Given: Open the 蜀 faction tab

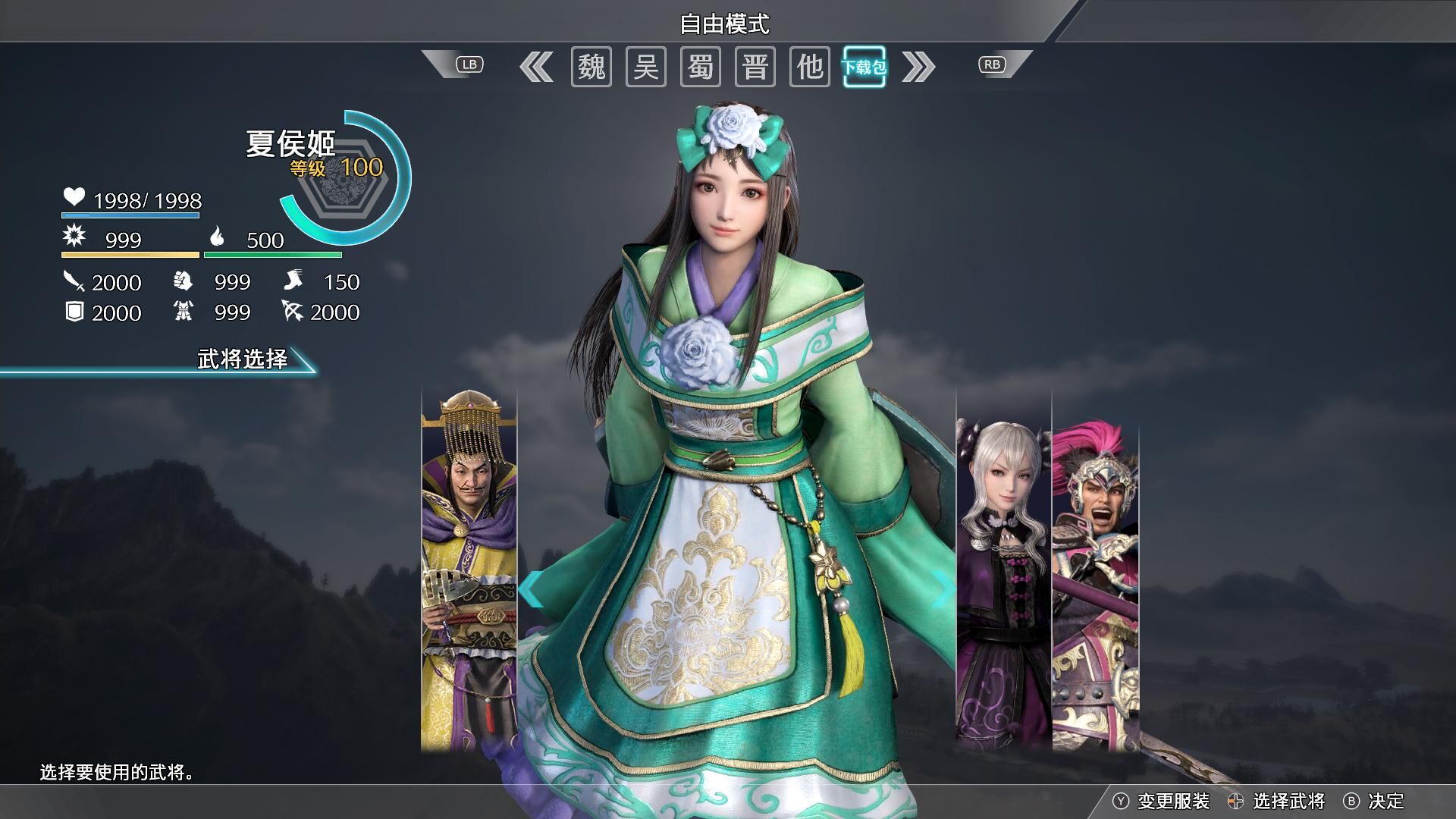Looking at the screenshot, I should pos(700,67).
